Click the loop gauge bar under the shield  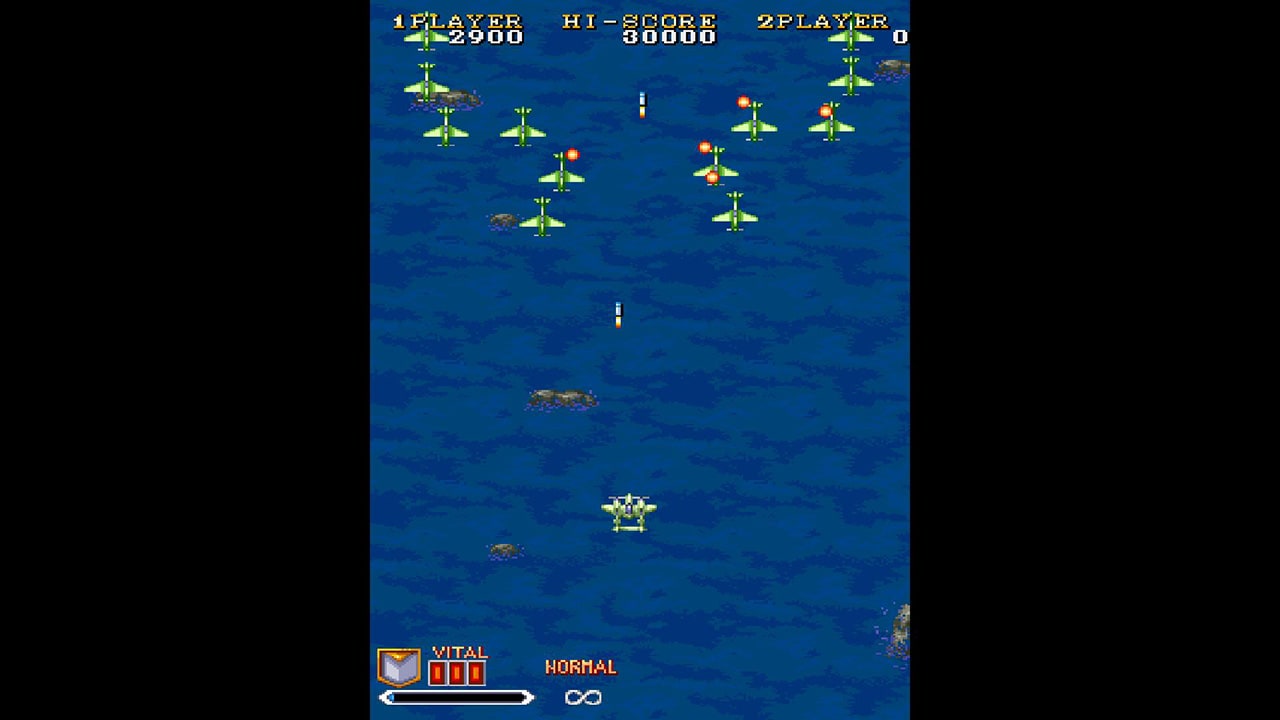[x=455, y=697]
